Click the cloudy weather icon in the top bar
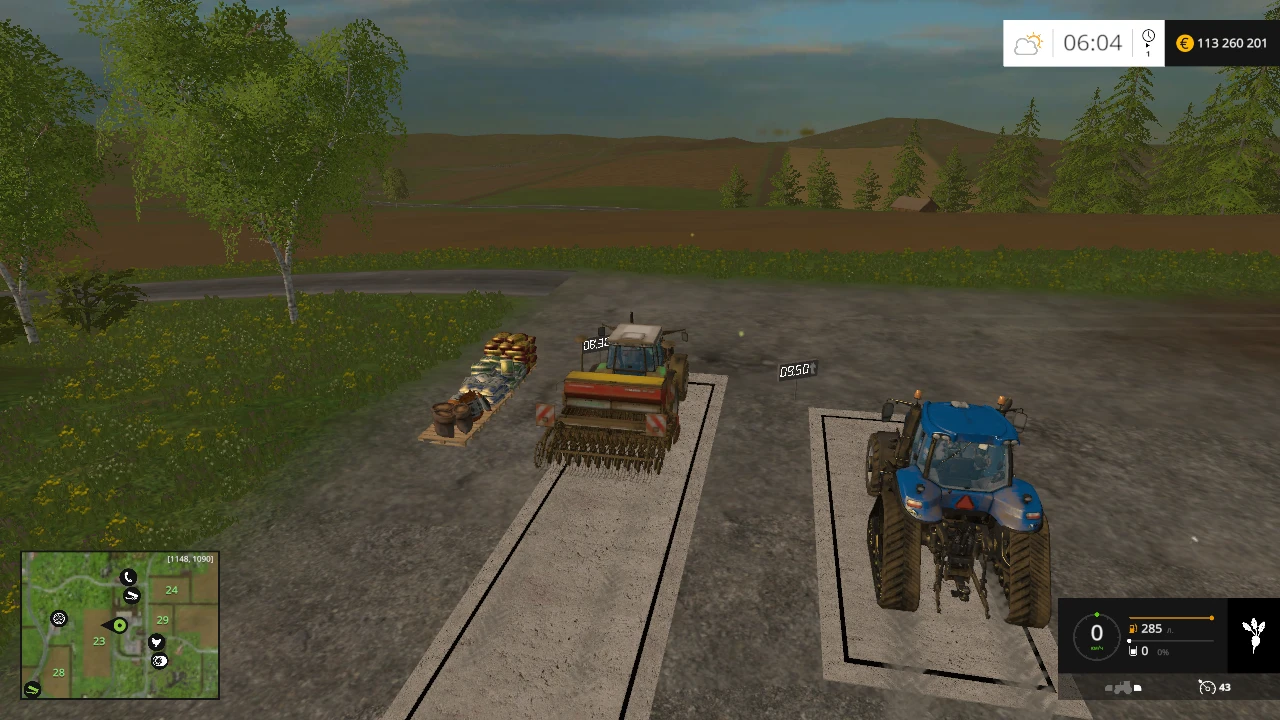 [1028, 43]
